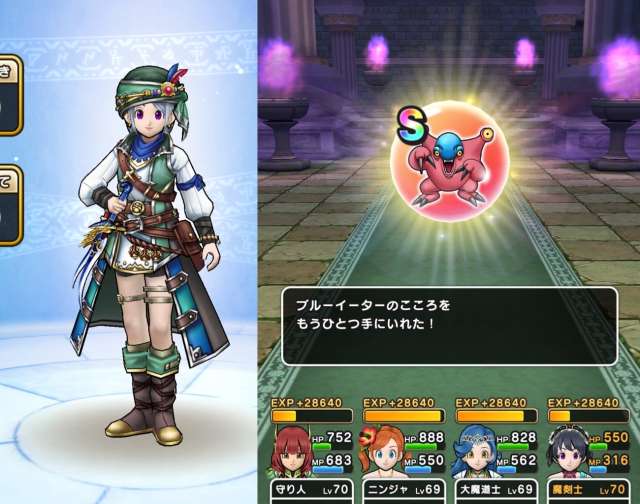The image size is (640, 504).
Task: Select the ニンジャ Lv69 party member portrait
Action: (x=385, y=453)
